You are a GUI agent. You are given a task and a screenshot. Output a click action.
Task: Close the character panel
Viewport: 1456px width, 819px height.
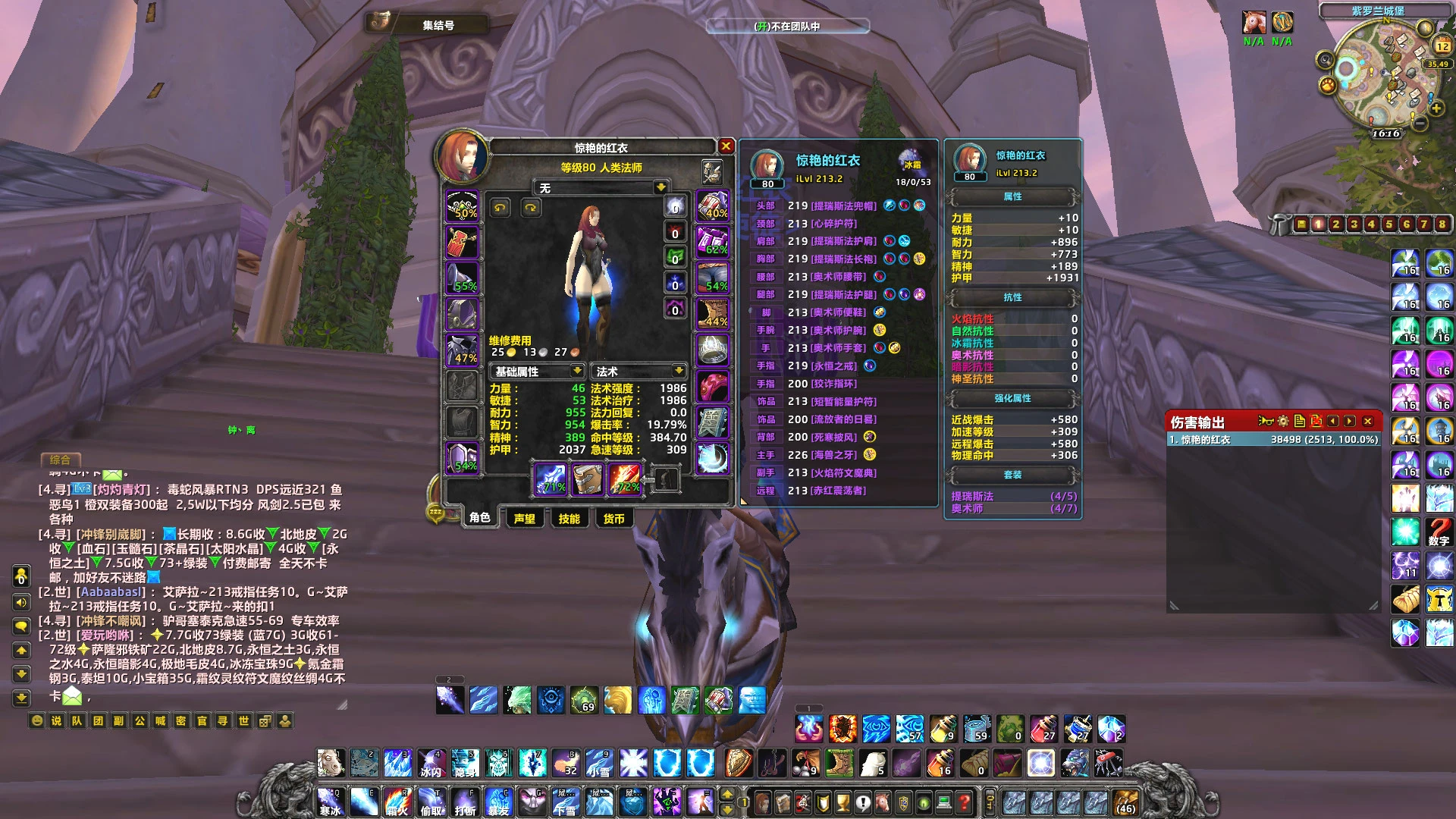(726, 146)
